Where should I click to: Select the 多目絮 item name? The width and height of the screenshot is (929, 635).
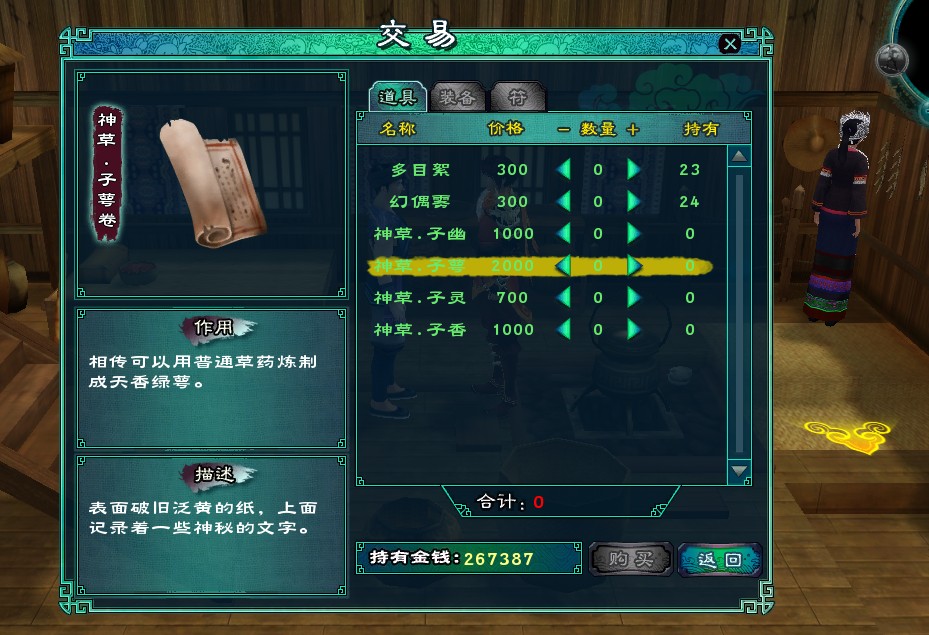420,170
